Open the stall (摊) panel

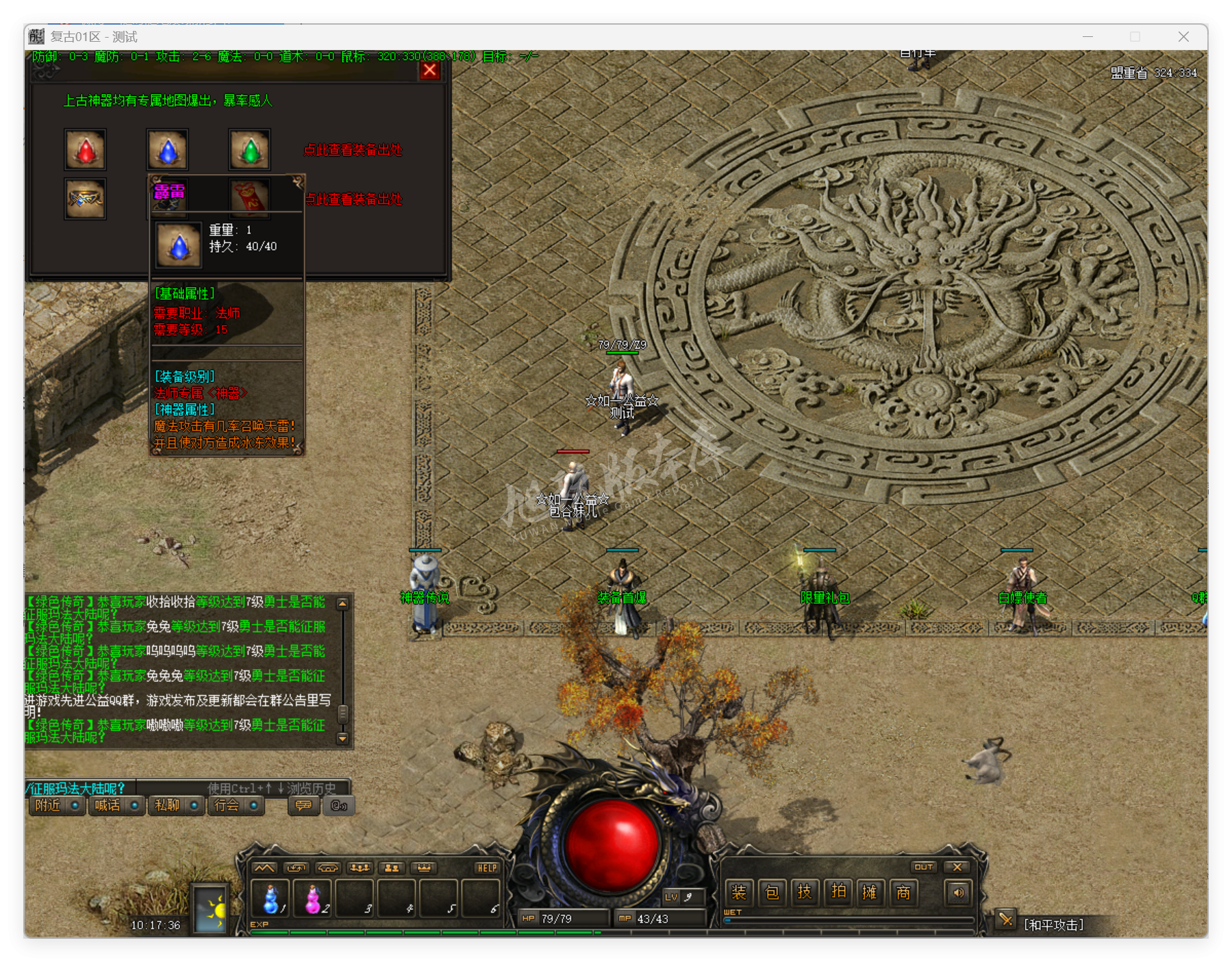870,892
